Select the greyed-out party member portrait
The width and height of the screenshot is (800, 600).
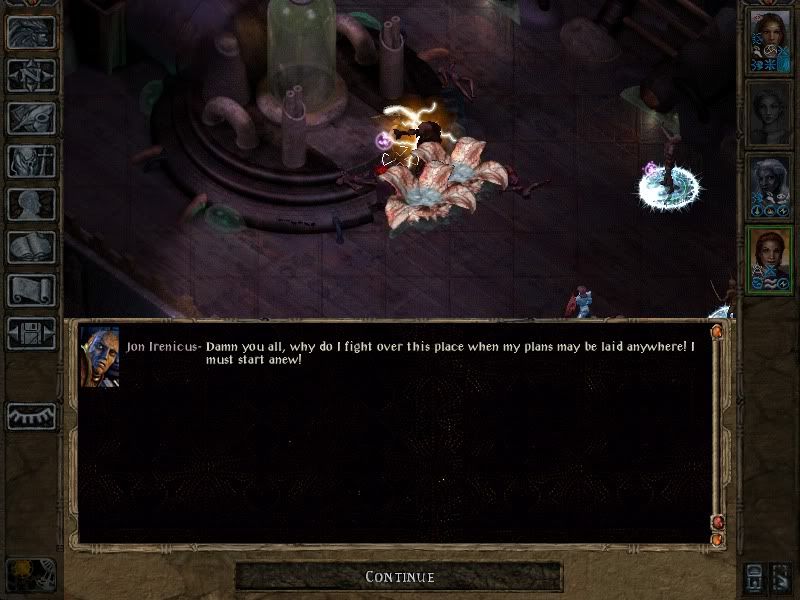click(769, 114)
